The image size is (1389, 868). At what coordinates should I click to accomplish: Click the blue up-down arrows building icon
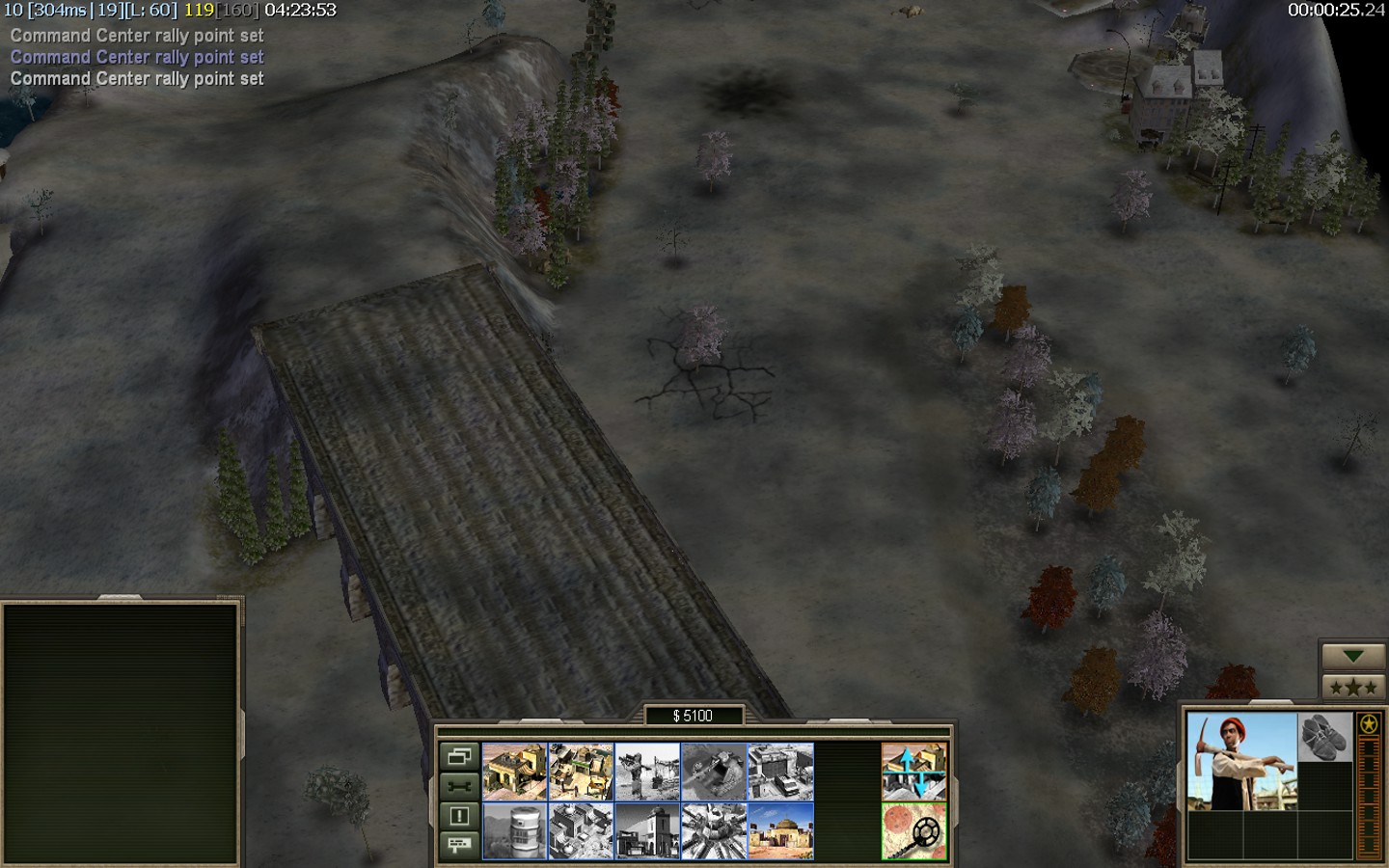point(913,772)
